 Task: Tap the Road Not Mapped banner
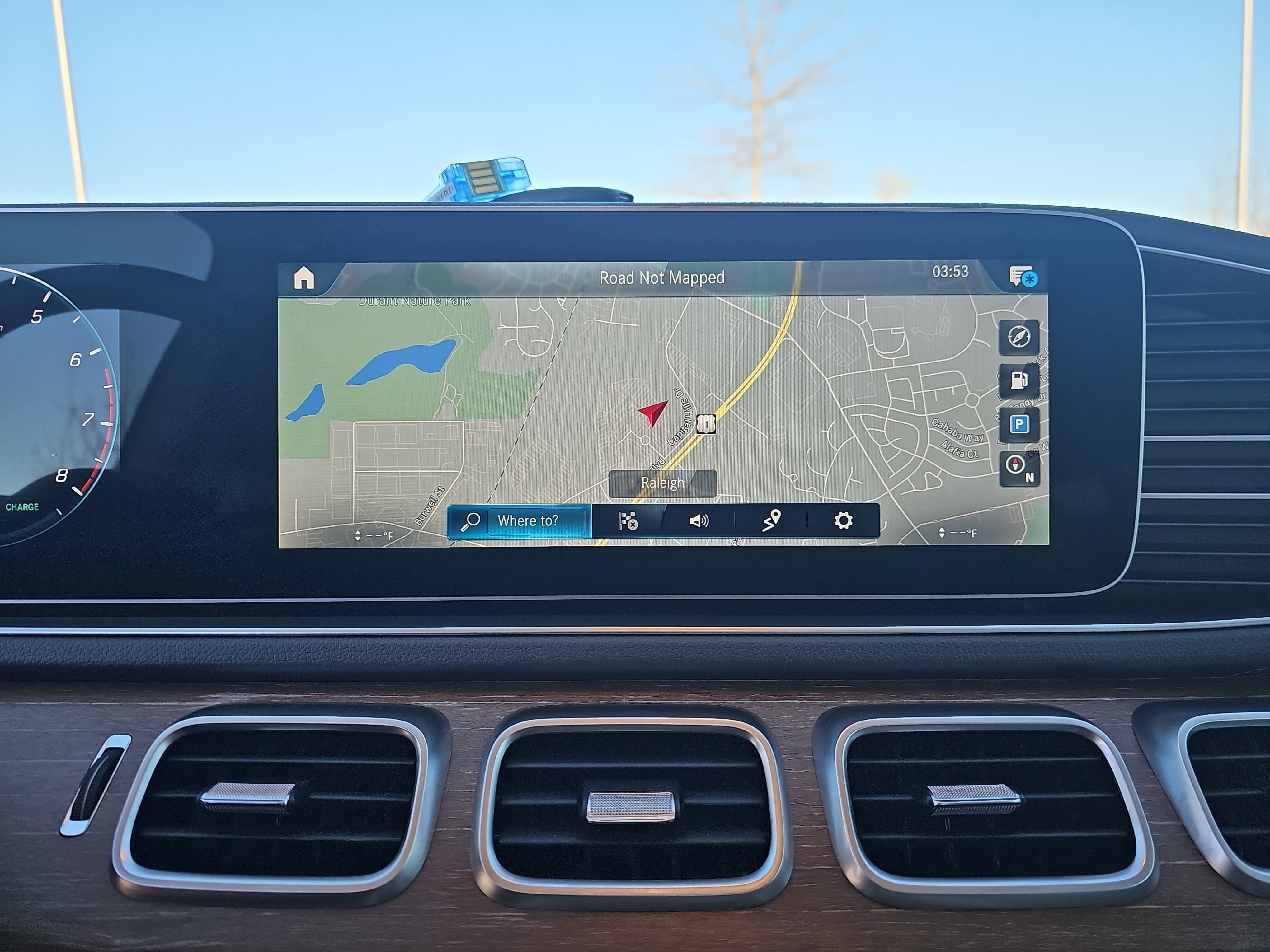pyautogui.click(x=662, y=277)
